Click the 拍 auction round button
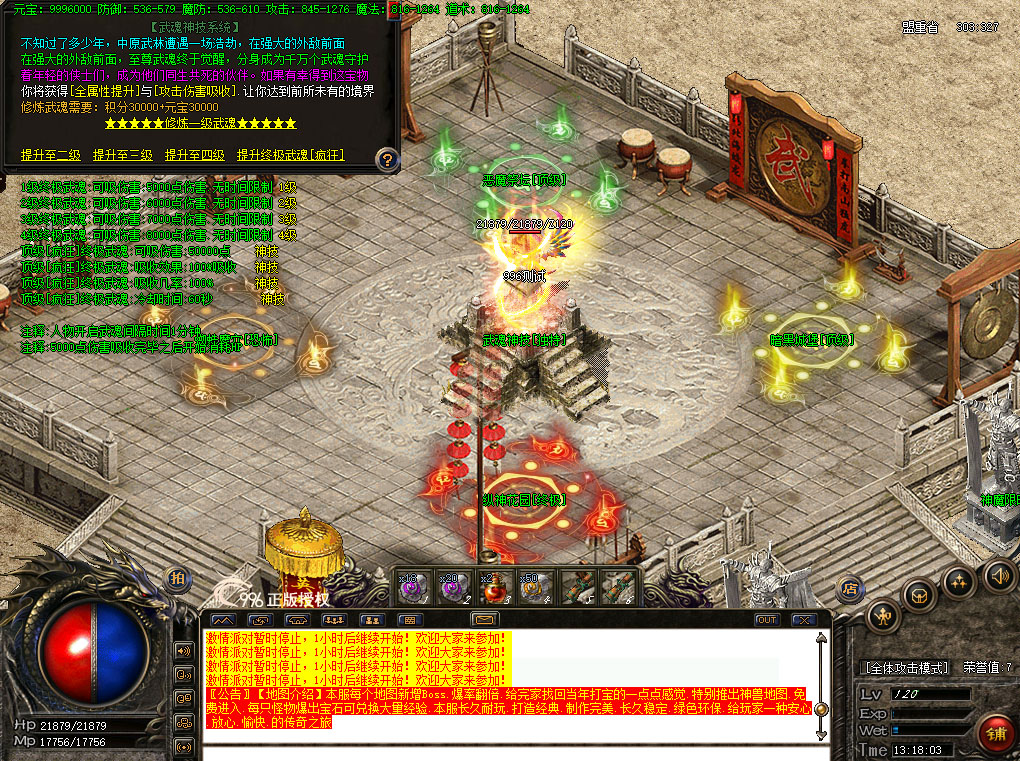This screenshot has height=761, width=1020. pos(177,578)
